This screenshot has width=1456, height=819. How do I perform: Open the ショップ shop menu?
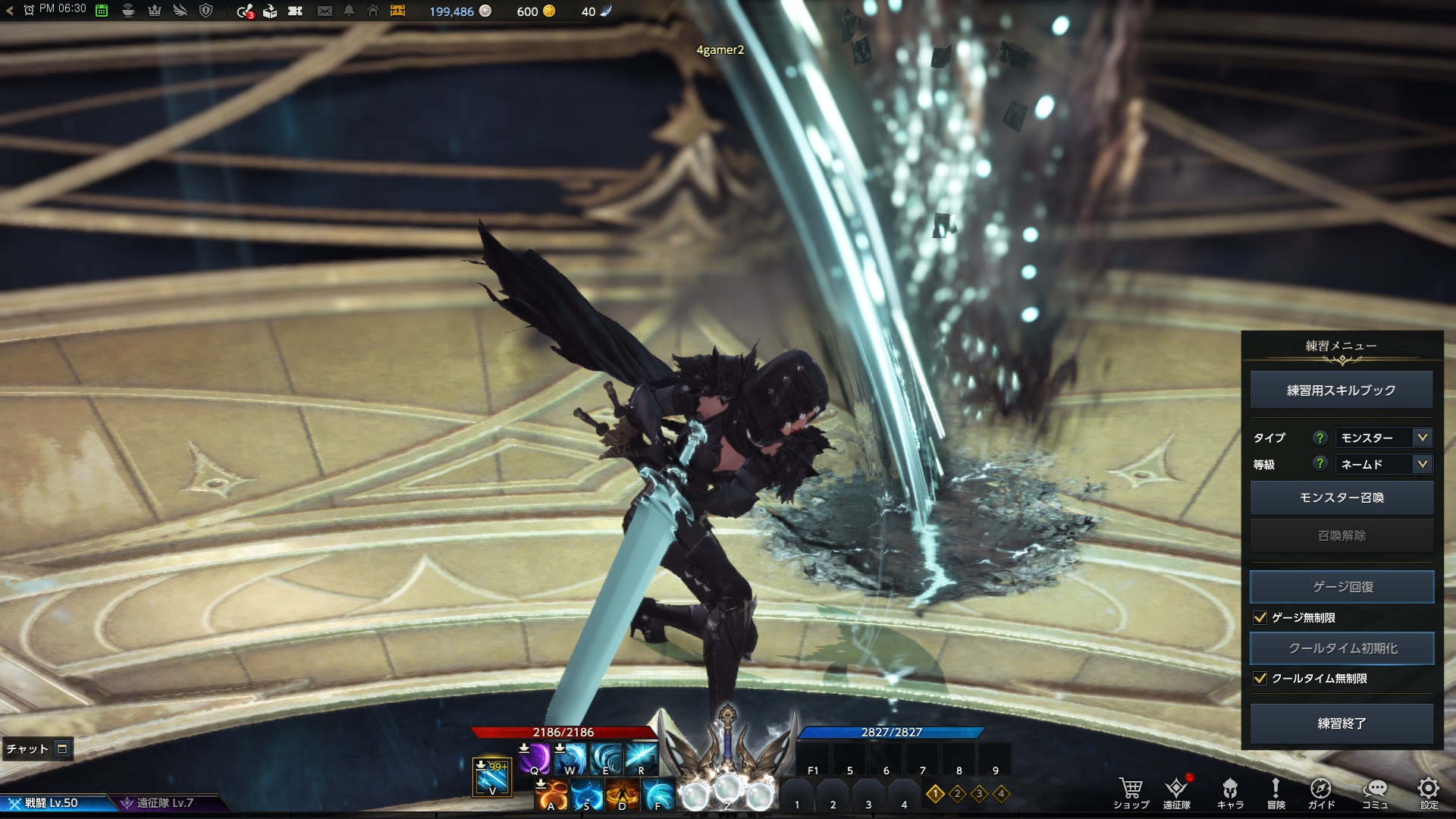1131,792
